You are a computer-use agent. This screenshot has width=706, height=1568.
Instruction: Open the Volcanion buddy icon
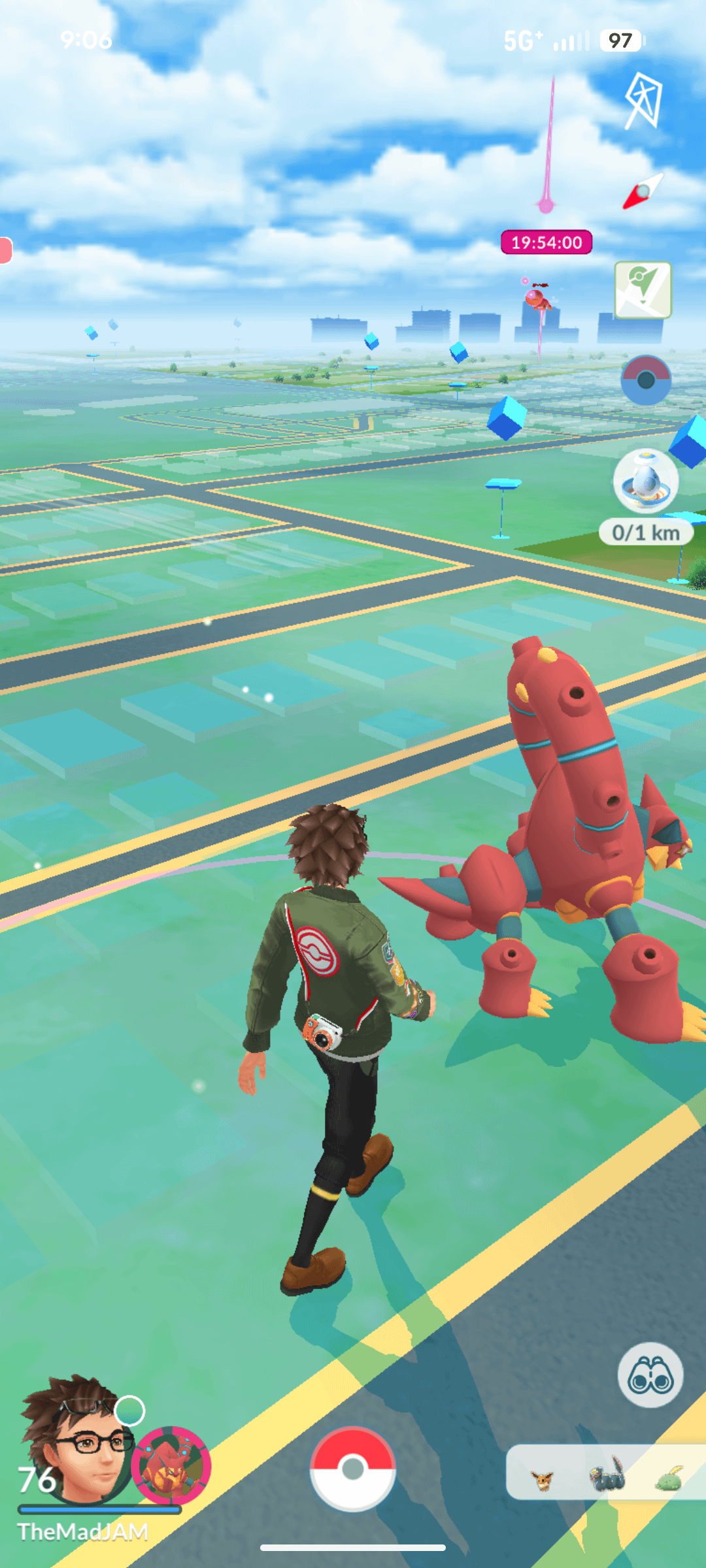tap(171, 1465)
